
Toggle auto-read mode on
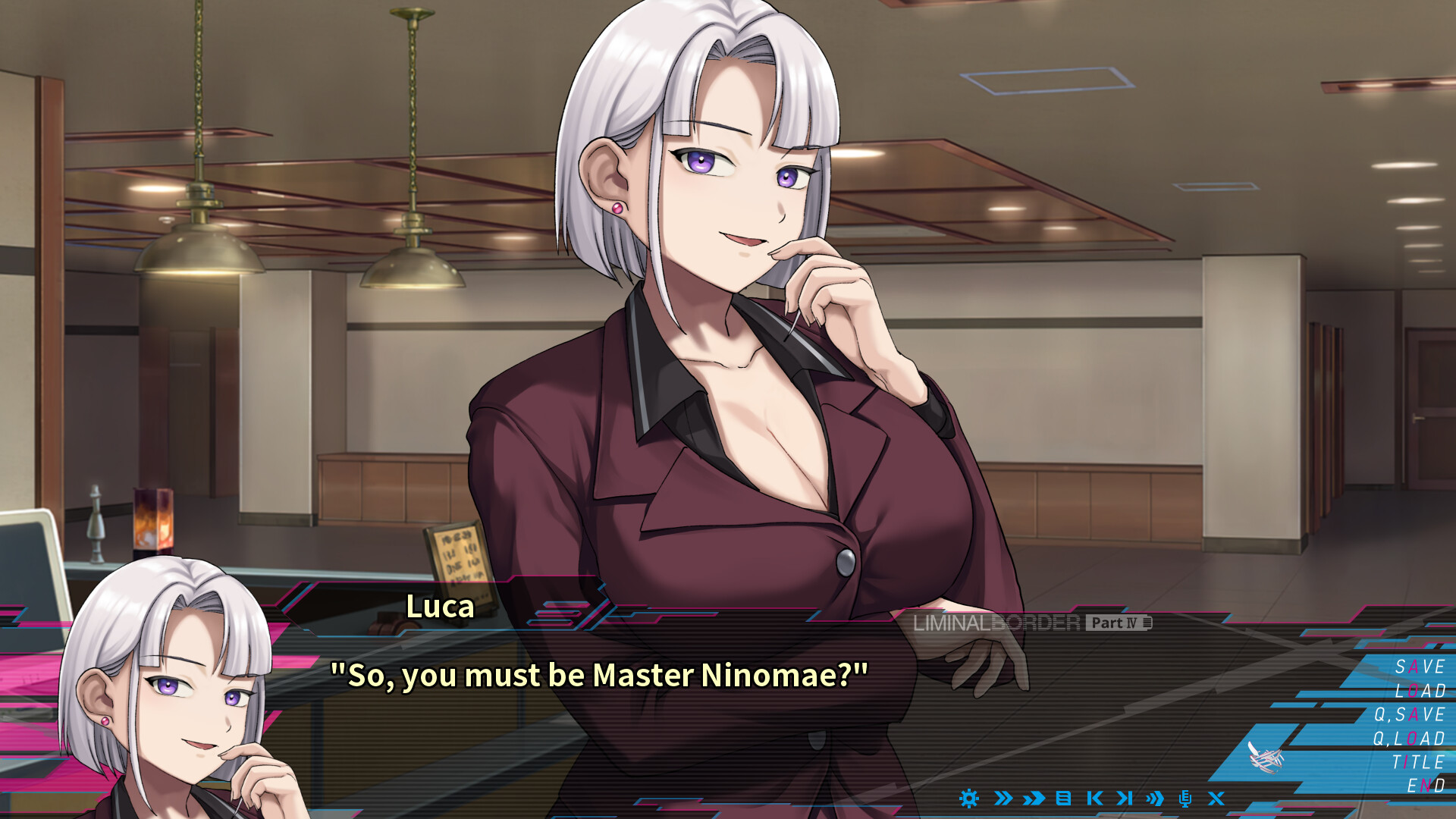(x=1155, y=799)
